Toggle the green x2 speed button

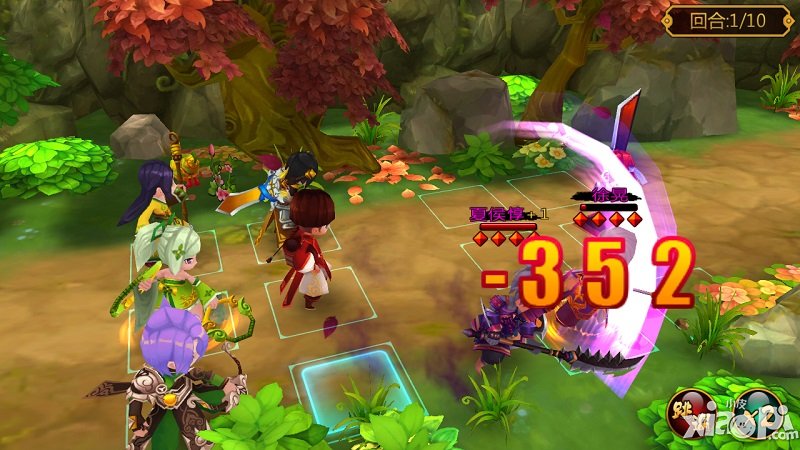coord(755,413)
